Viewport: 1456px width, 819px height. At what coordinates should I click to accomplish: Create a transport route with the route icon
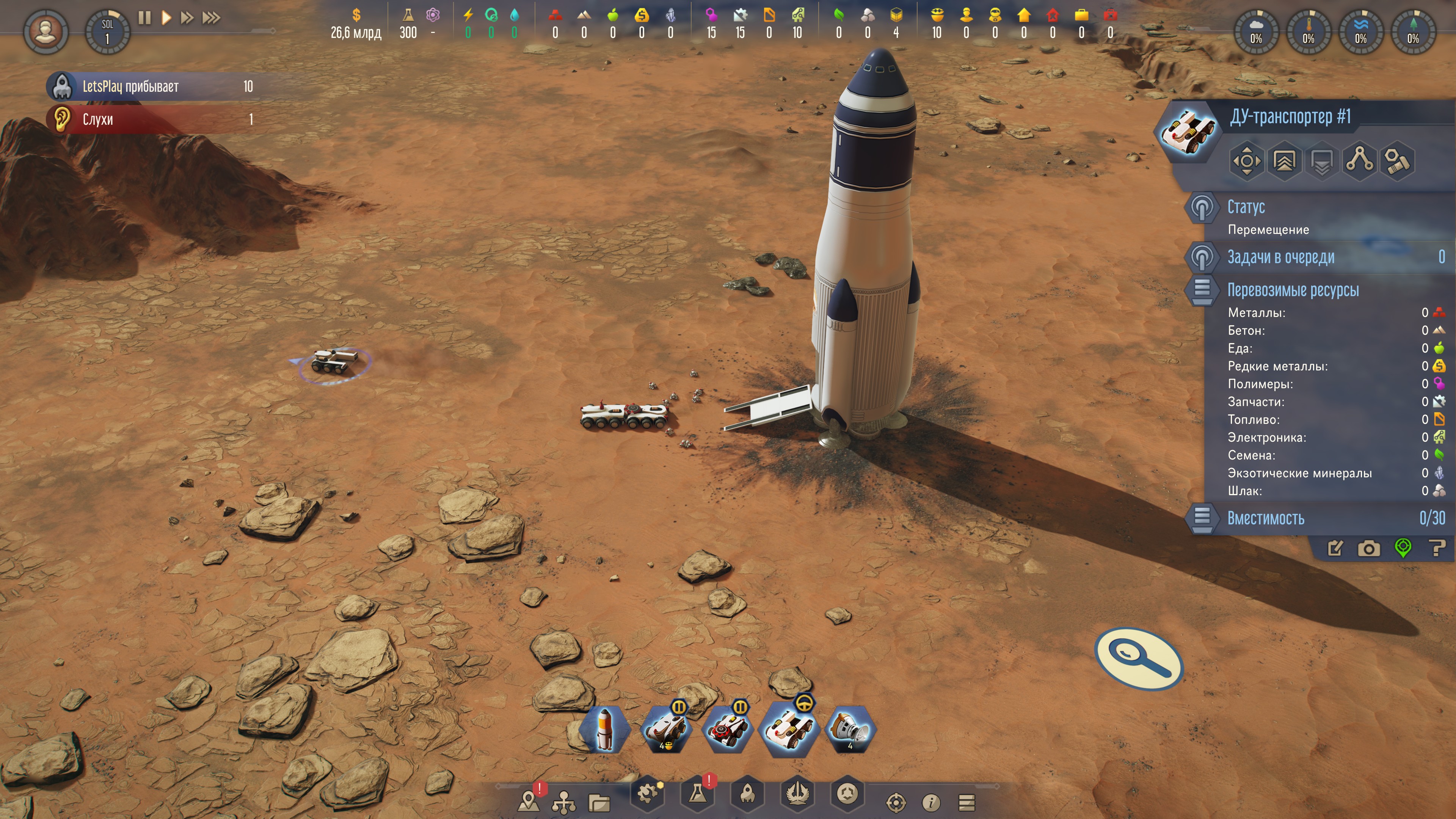tap(1359, 160)
